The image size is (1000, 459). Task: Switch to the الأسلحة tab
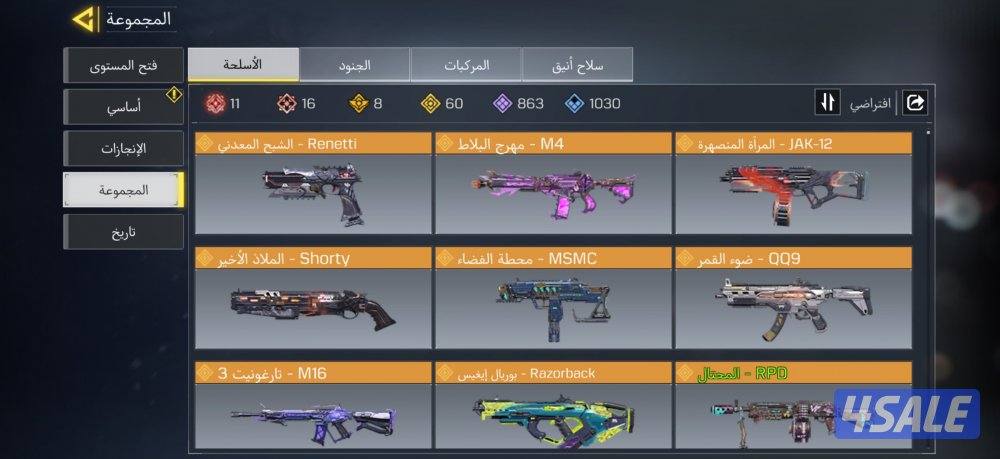(x=244, y=65)
